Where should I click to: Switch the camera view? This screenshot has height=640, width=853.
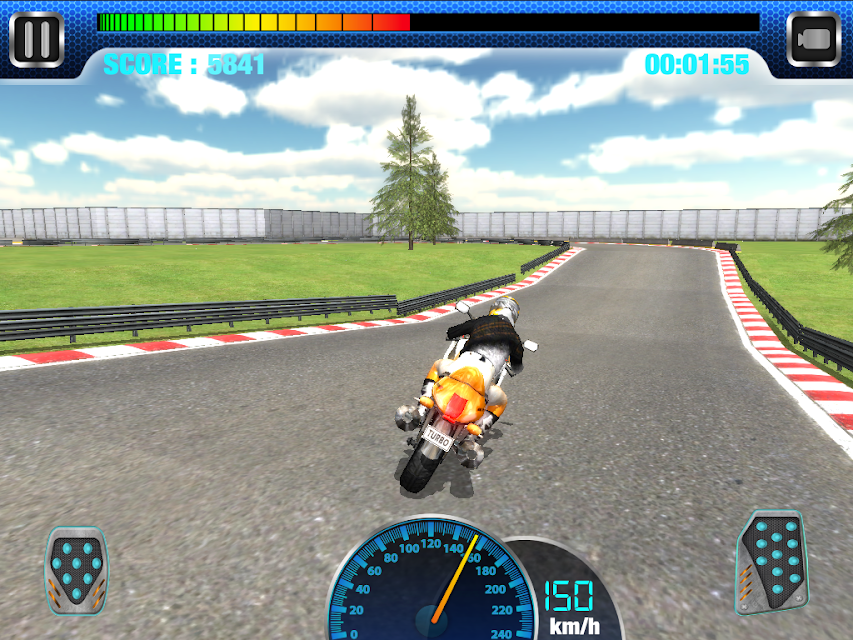pyautogui.click(x=813, y=40)
